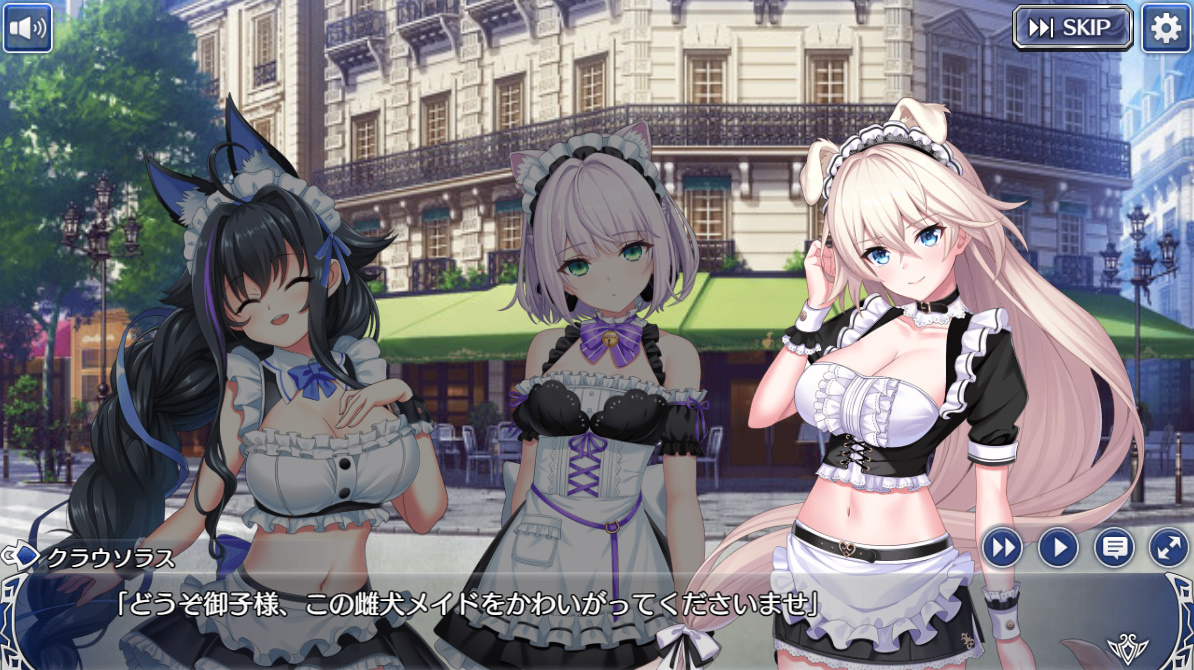This screenshot has height=670, width=1194.
Task: Open the gear settings menu
Action: pos(1166,28)
